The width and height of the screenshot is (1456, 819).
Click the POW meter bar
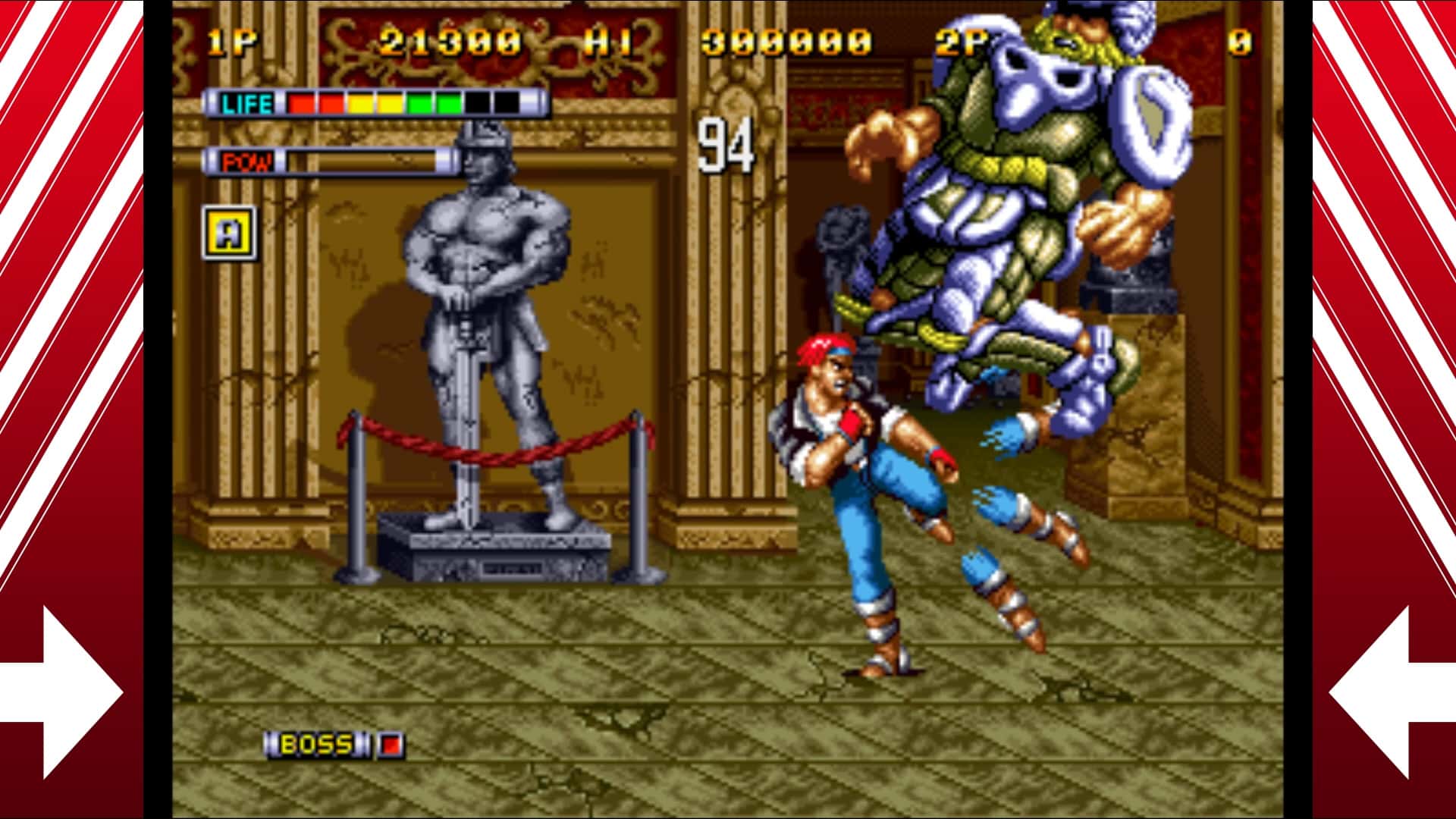pyautogui.click(x=364, y=160)
